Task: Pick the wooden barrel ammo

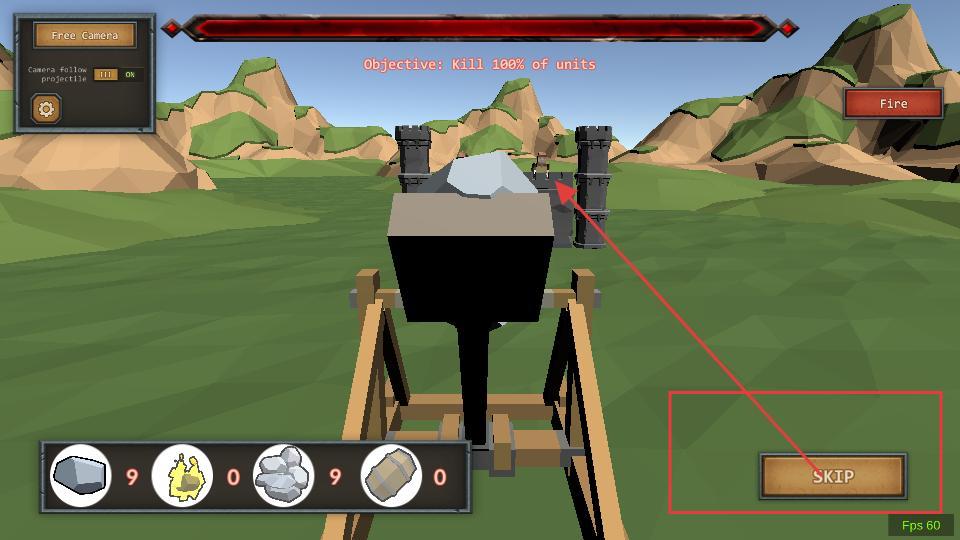Action: click(x=390, y=476)
